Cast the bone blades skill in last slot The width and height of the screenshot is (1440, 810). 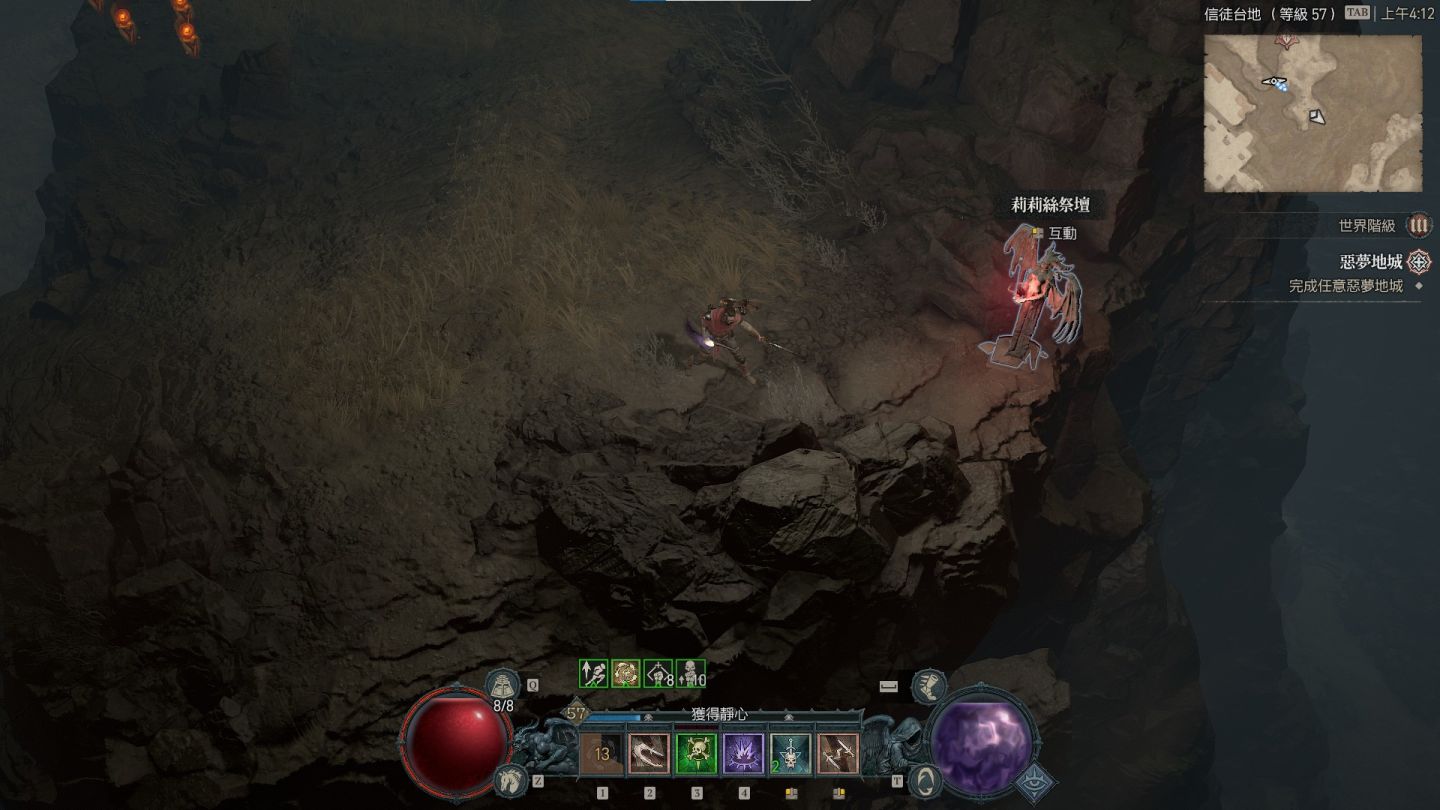837,754
